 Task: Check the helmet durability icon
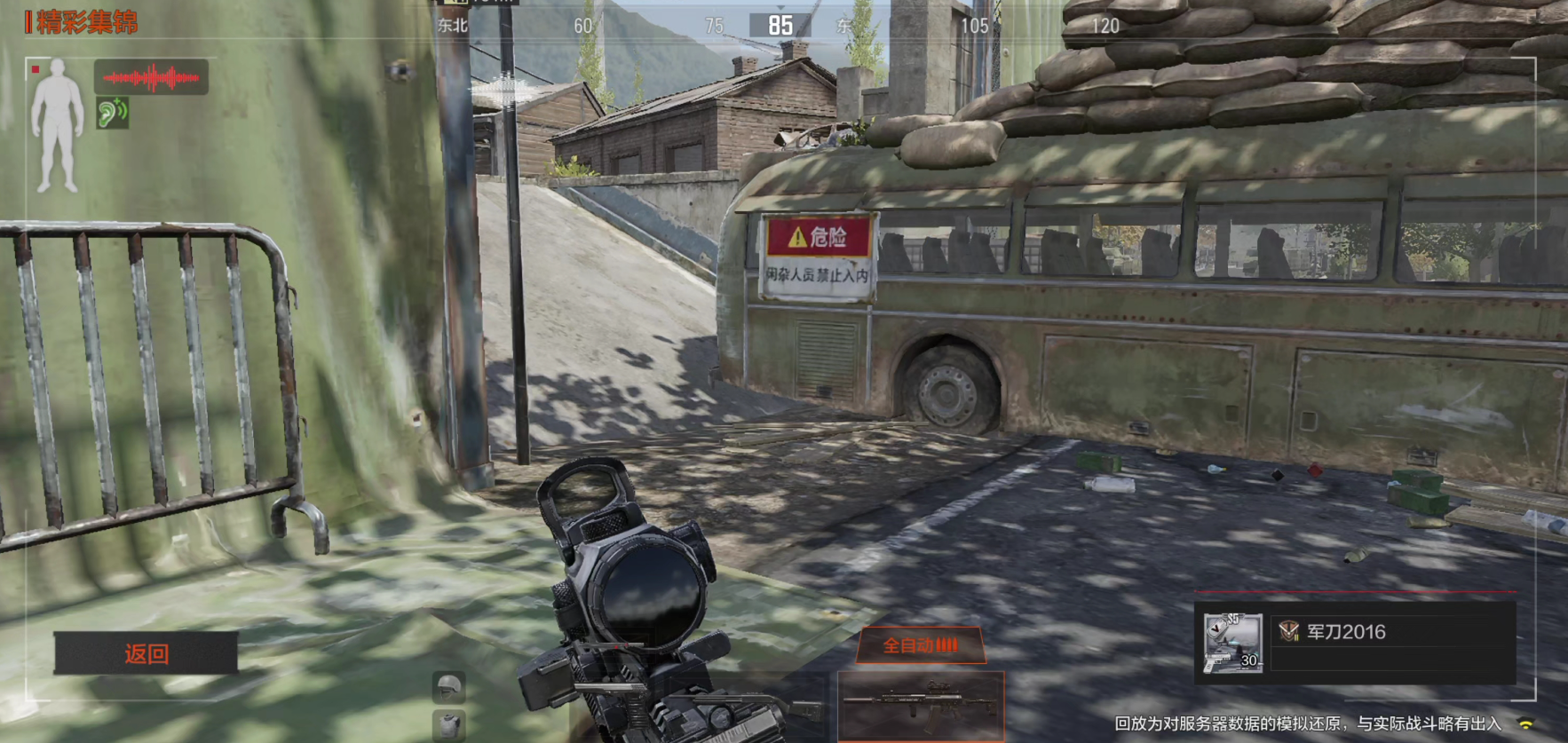[449, 686]
